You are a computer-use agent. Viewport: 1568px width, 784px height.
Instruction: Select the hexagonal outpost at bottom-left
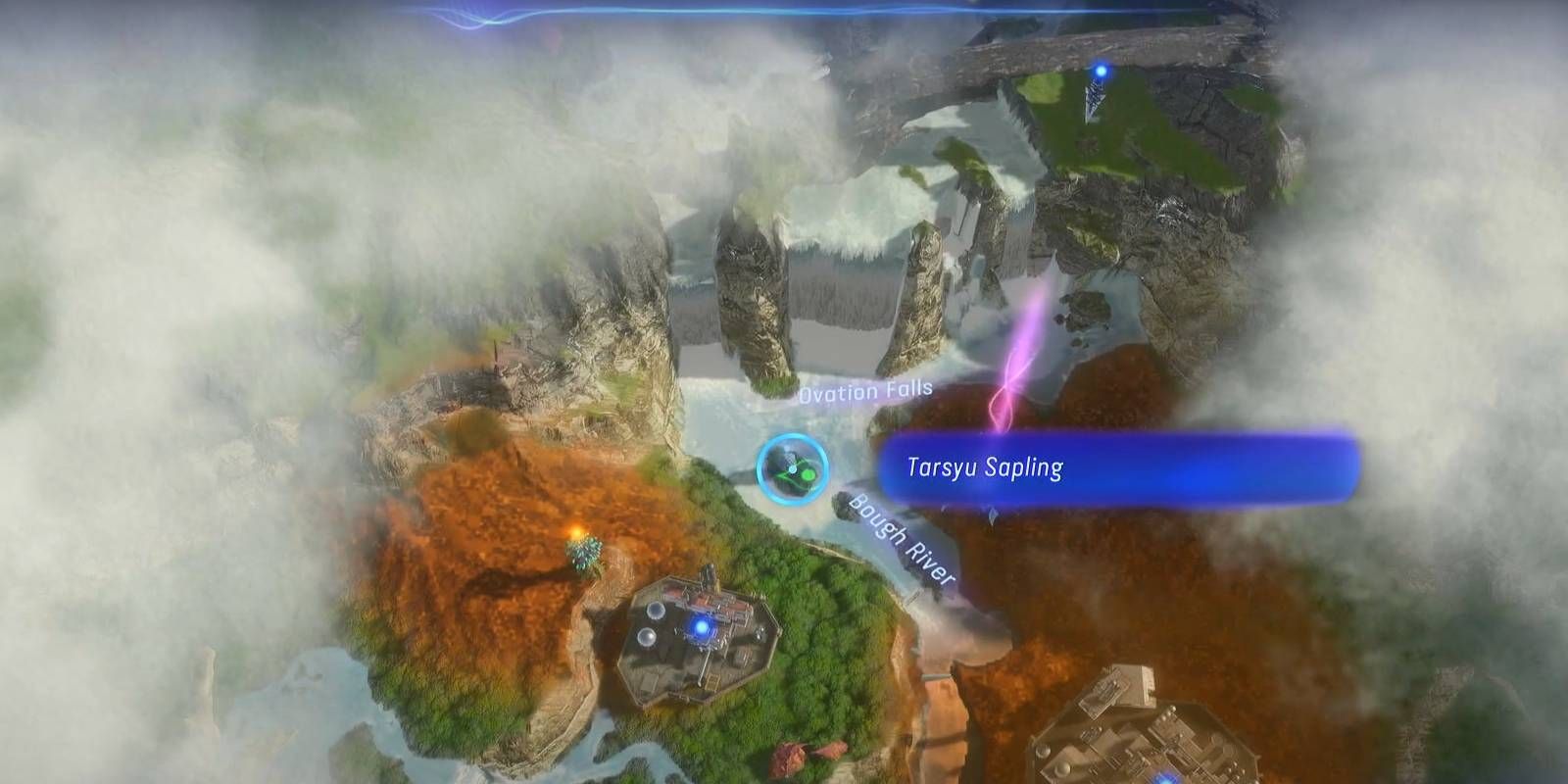click(x=701, y=637)
